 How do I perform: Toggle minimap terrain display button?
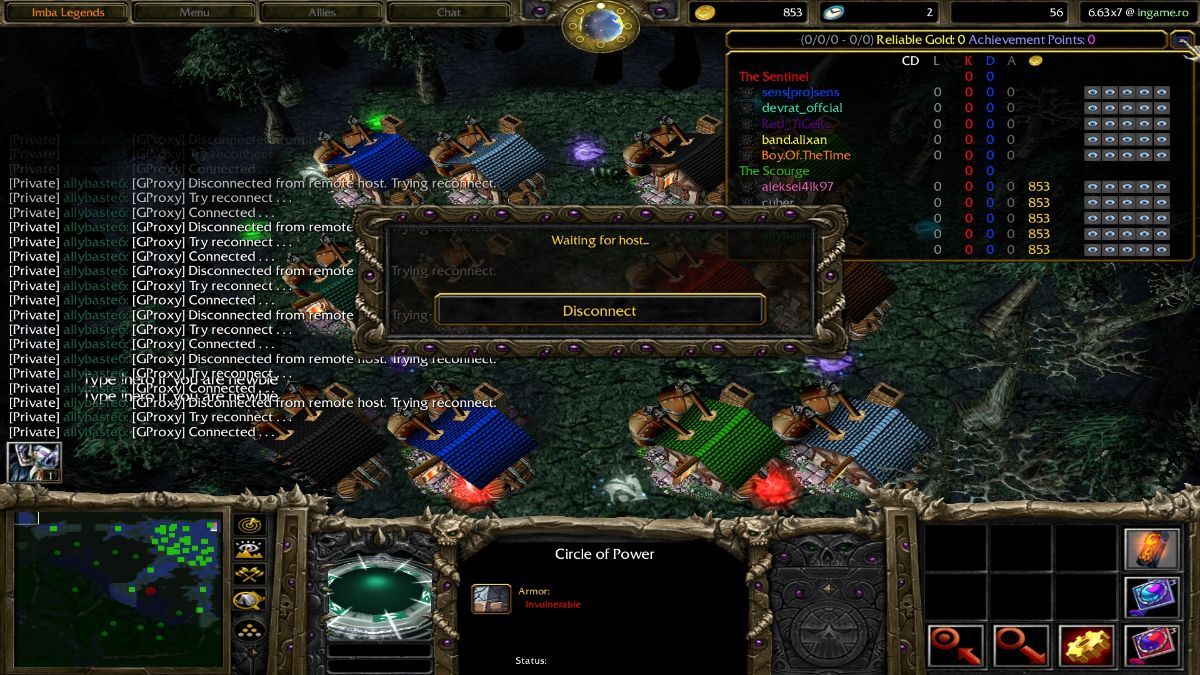click(x=249, y=549)
